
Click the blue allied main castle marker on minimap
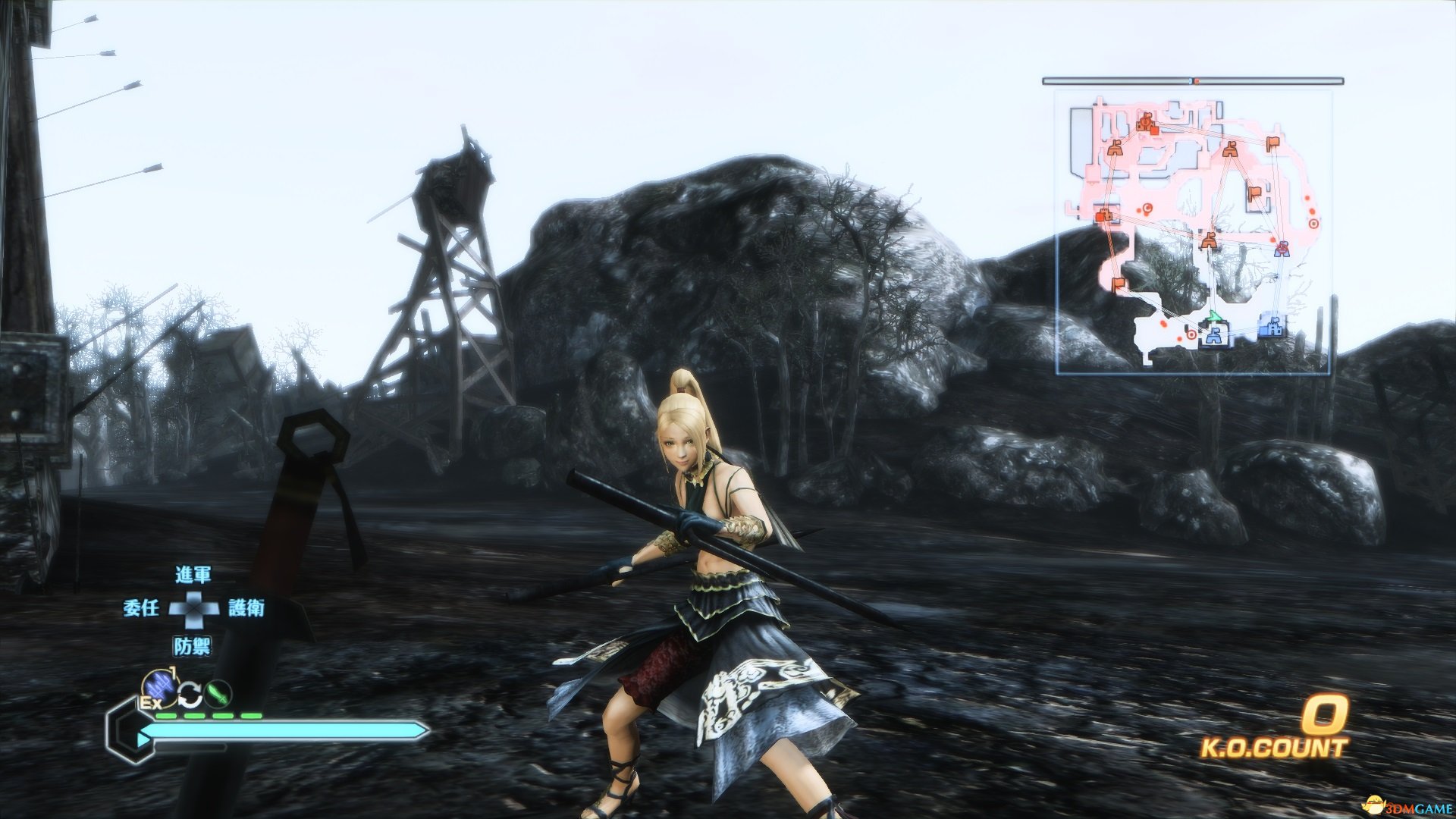[x=1272, y=327]
